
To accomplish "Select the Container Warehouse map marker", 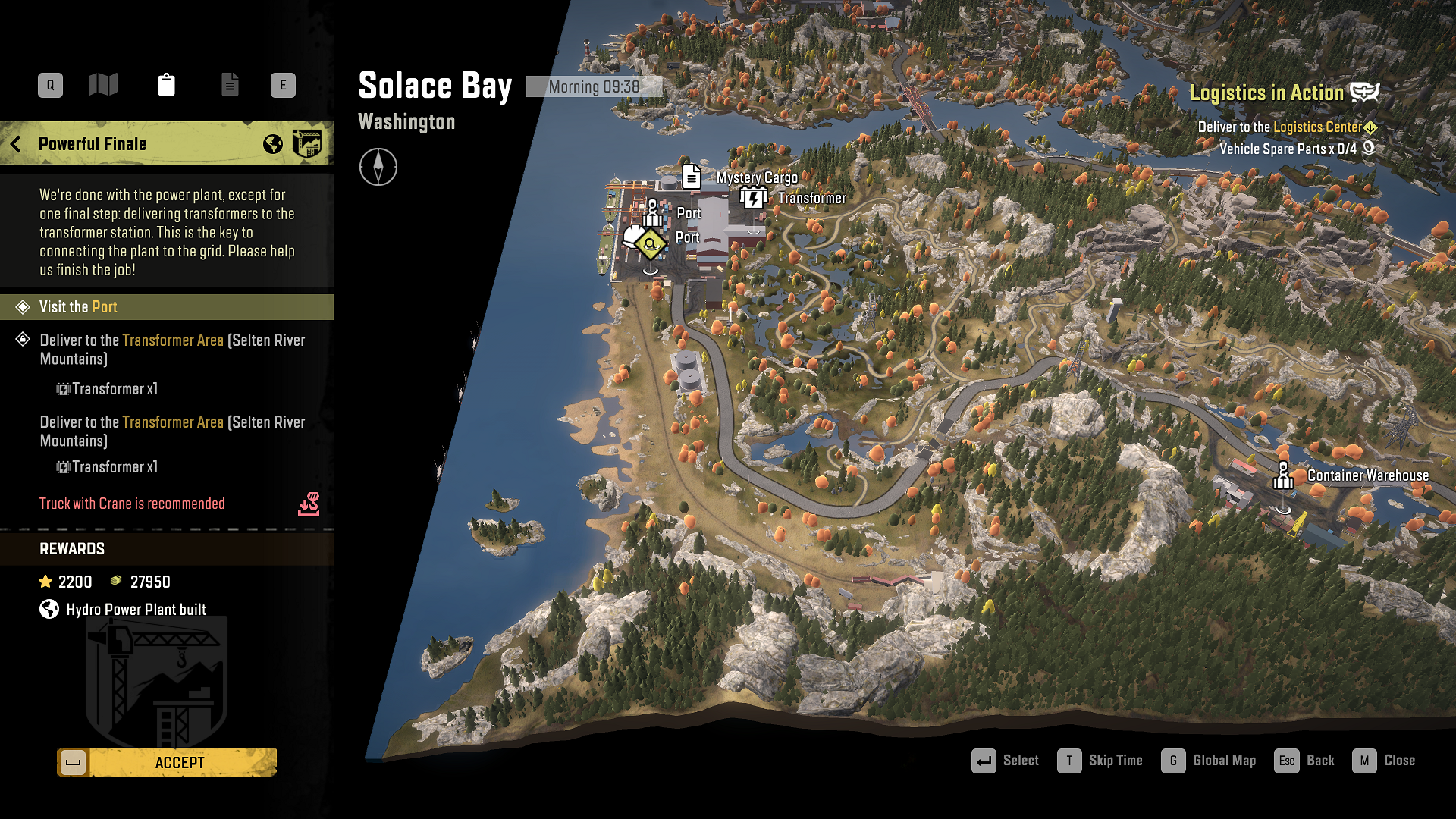I will coord(1283,476).
